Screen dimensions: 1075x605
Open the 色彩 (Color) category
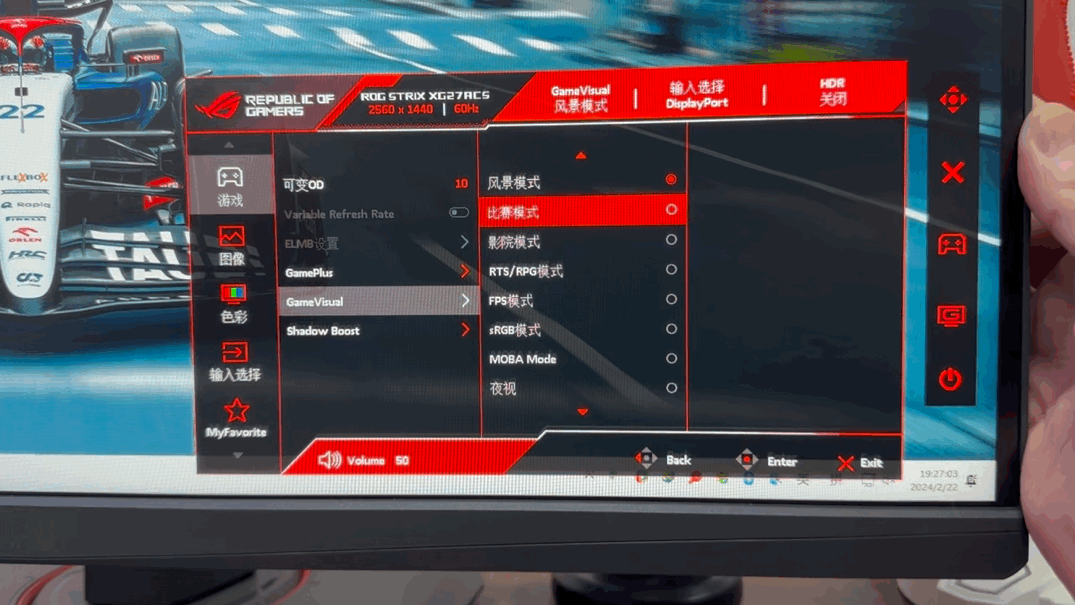click(x=233, y=302)
